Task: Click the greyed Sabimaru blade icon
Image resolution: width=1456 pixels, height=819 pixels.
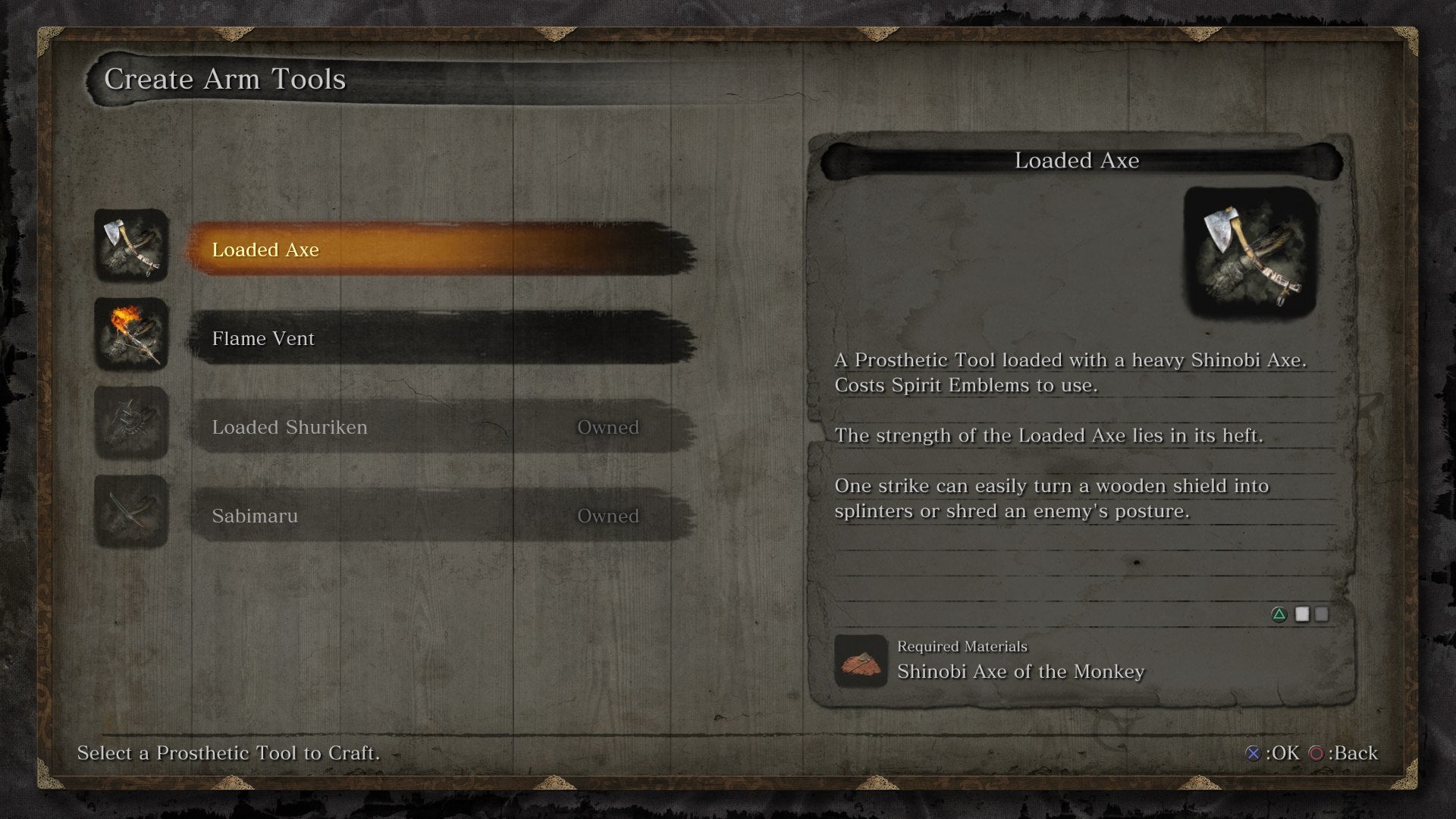Action: click(x=131, y=511)
